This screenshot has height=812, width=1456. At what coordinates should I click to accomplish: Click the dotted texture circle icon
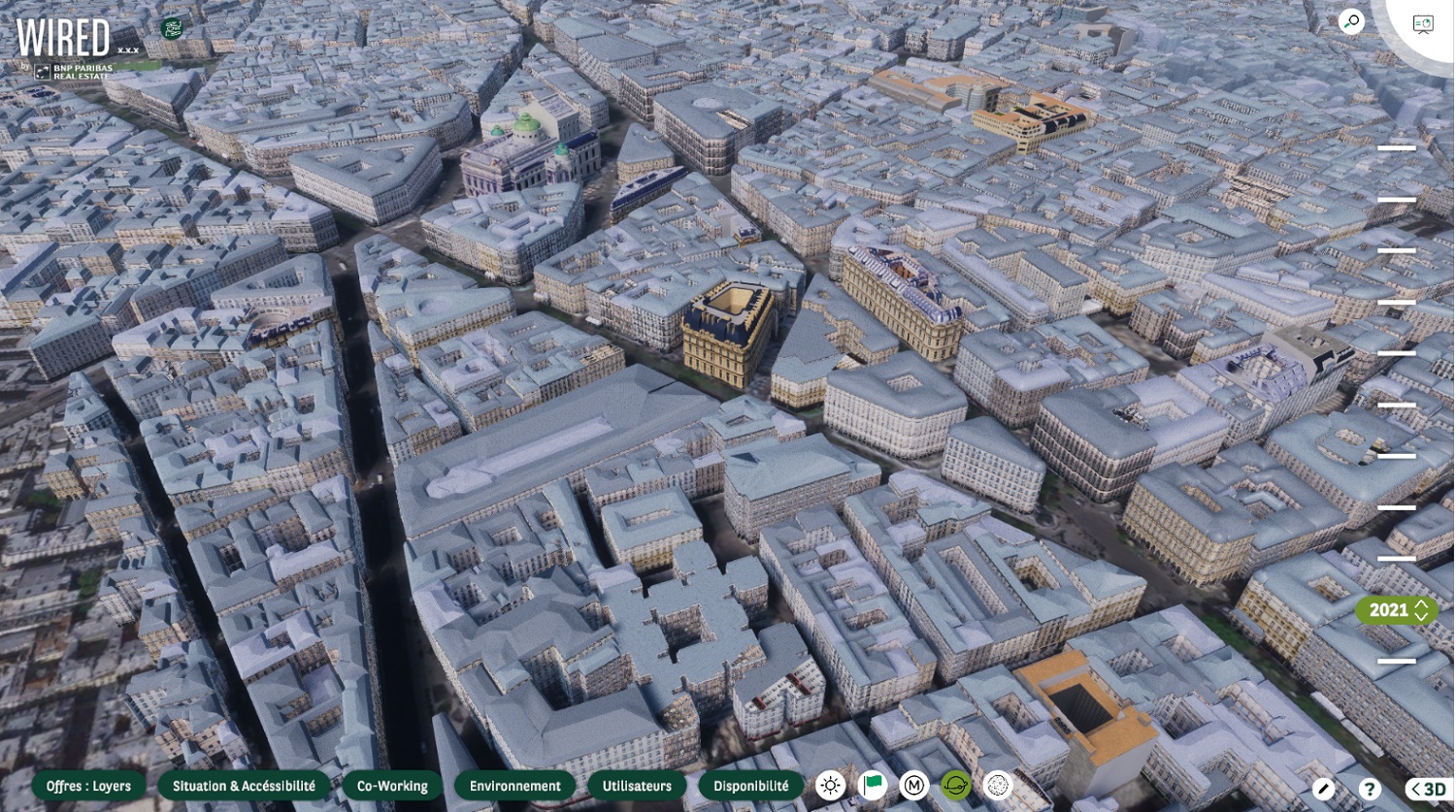click(x=998, y=786)
